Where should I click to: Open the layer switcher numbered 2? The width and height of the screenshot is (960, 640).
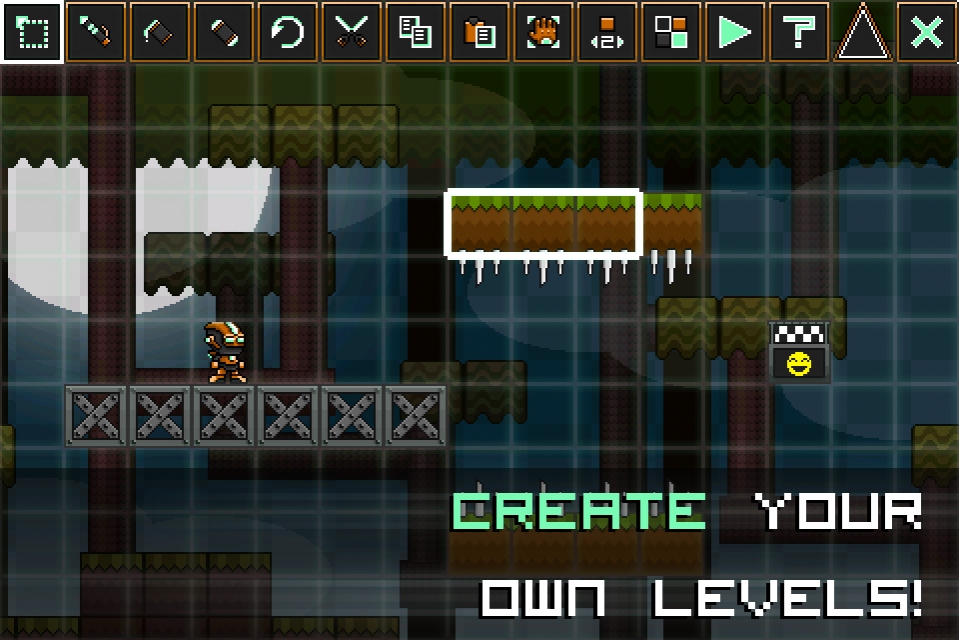pyautogui.click(x=608, y=32)
